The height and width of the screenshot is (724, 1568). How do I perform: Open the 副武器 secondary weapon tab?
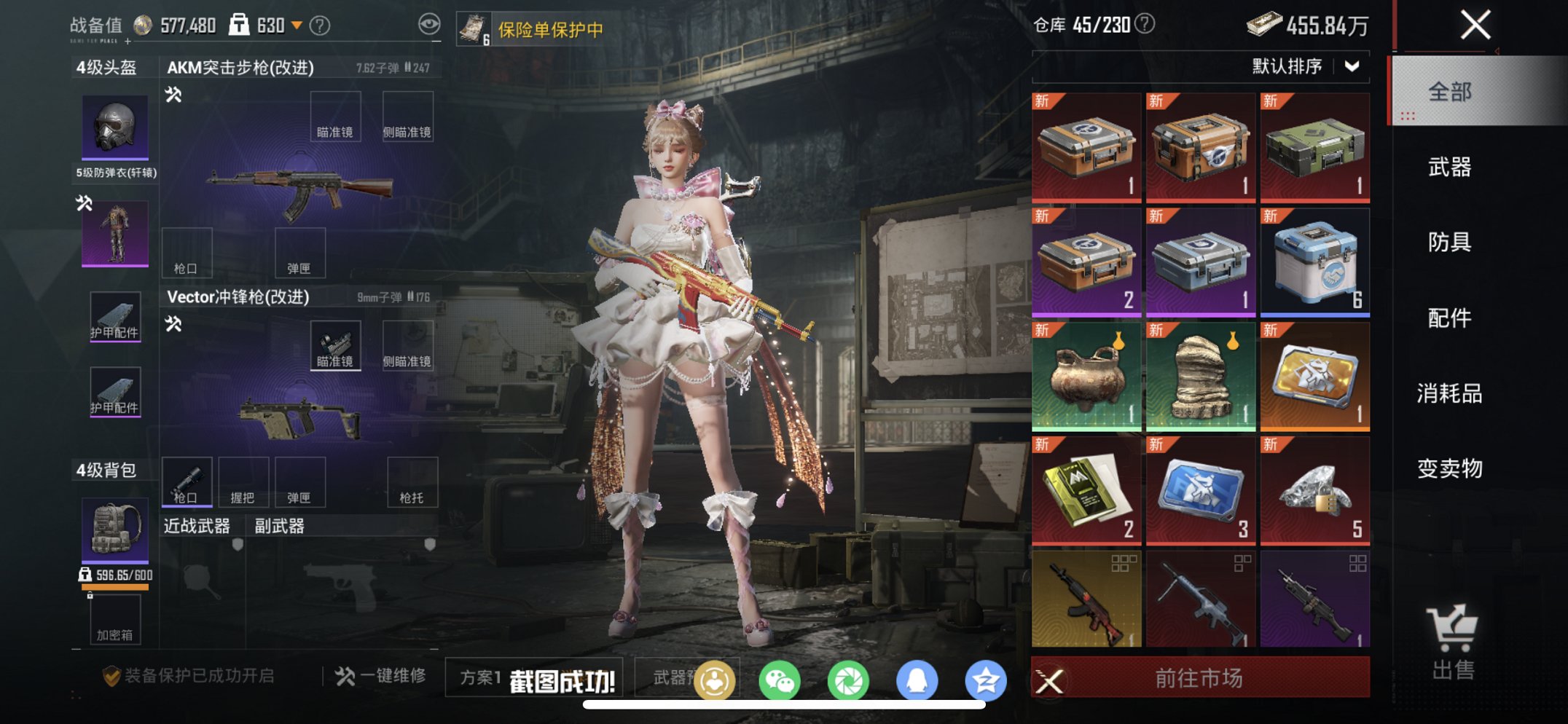pyautogui.click(x=279, y=524)
